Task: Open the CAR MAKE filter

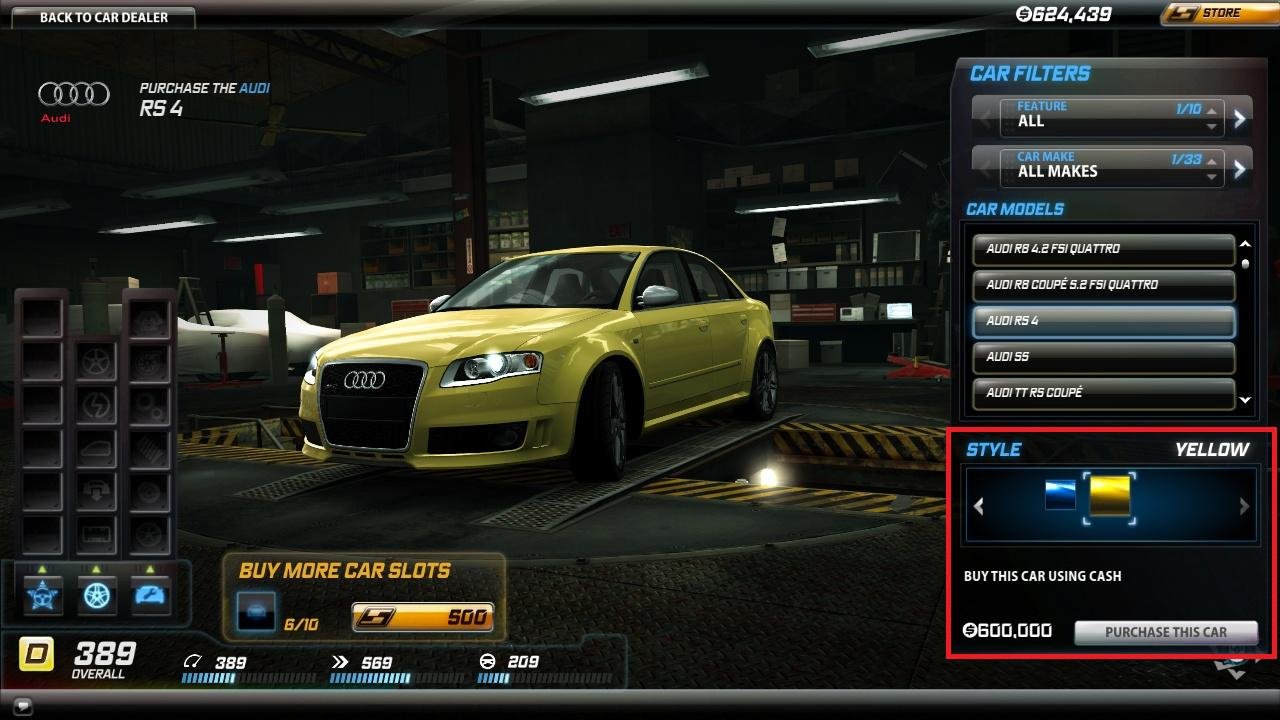Action: coord(1110,166)
